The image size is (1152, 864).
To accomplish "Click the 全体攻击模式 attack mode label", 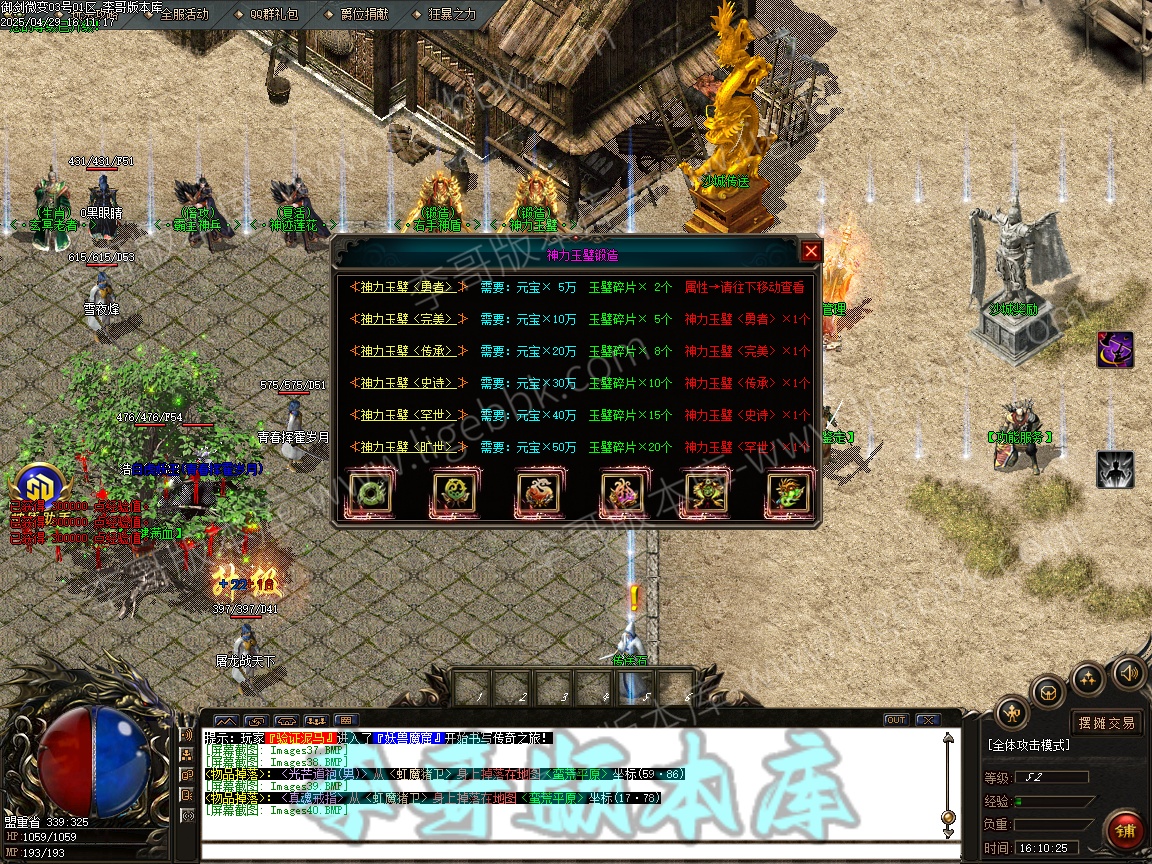I will [x=1029, y=745].
